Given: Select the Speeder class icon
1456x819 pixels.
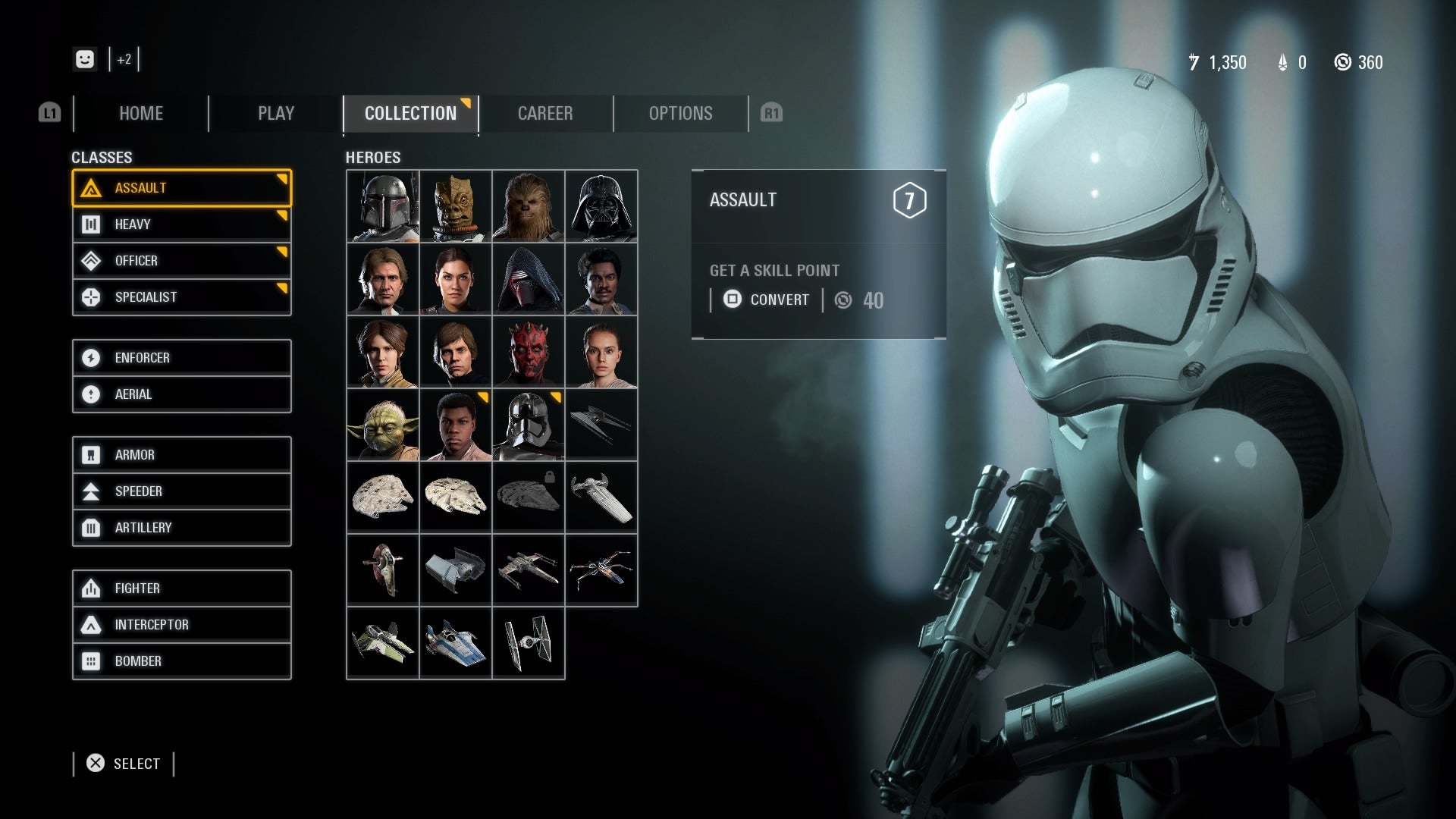Looking at the screenshot, I should click(93, 491).
